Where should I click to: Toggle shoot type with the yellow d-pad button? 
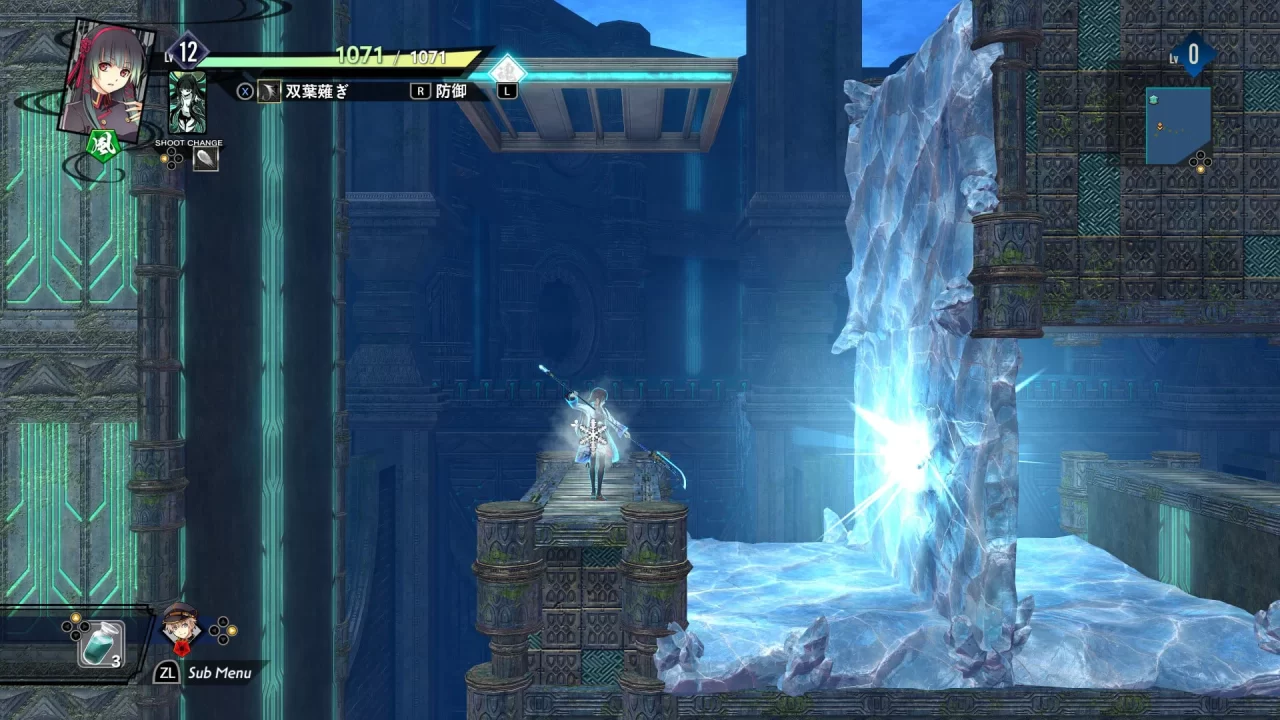[165, 158]
